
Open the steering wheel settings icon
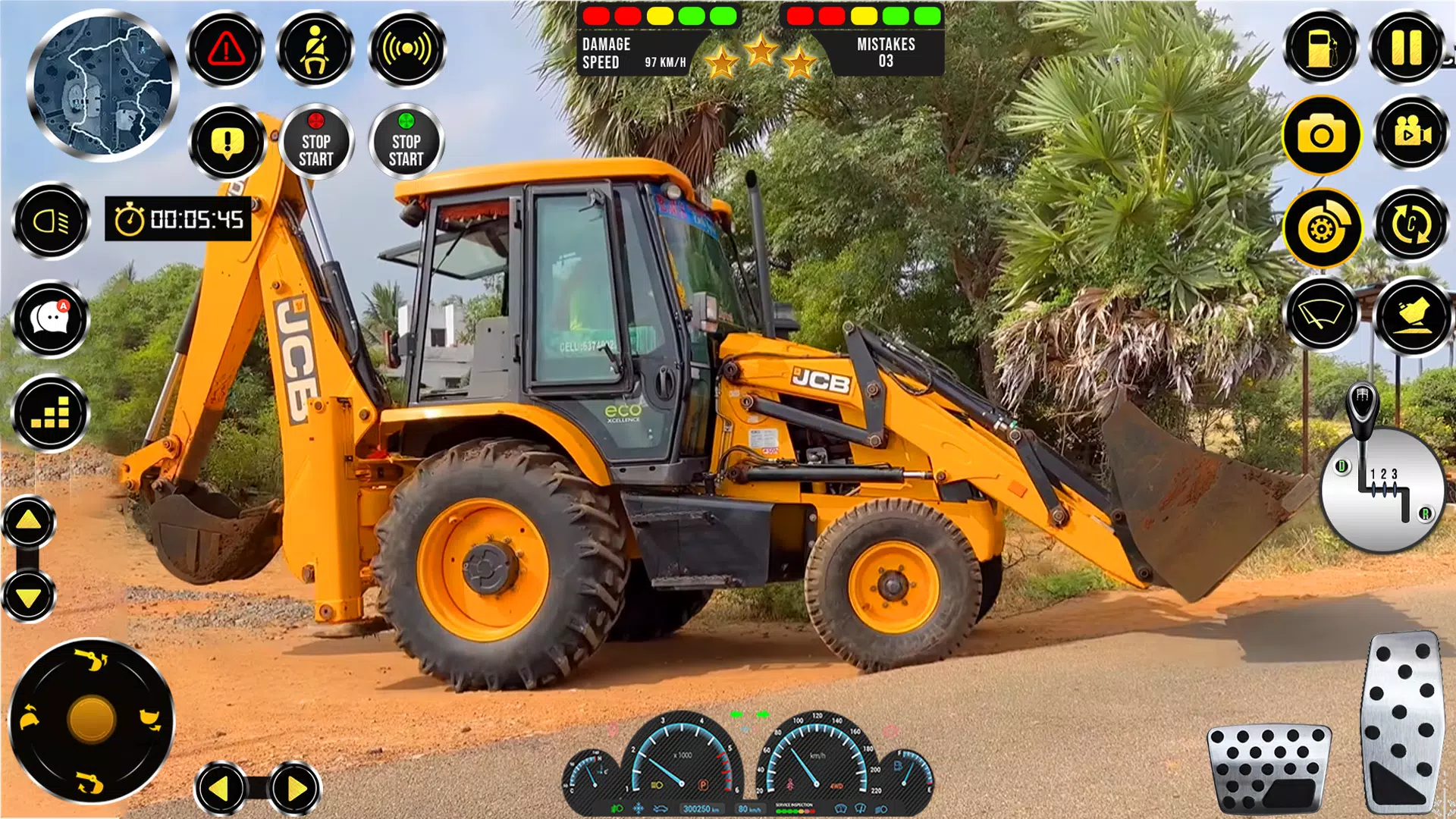(1324, 227)
